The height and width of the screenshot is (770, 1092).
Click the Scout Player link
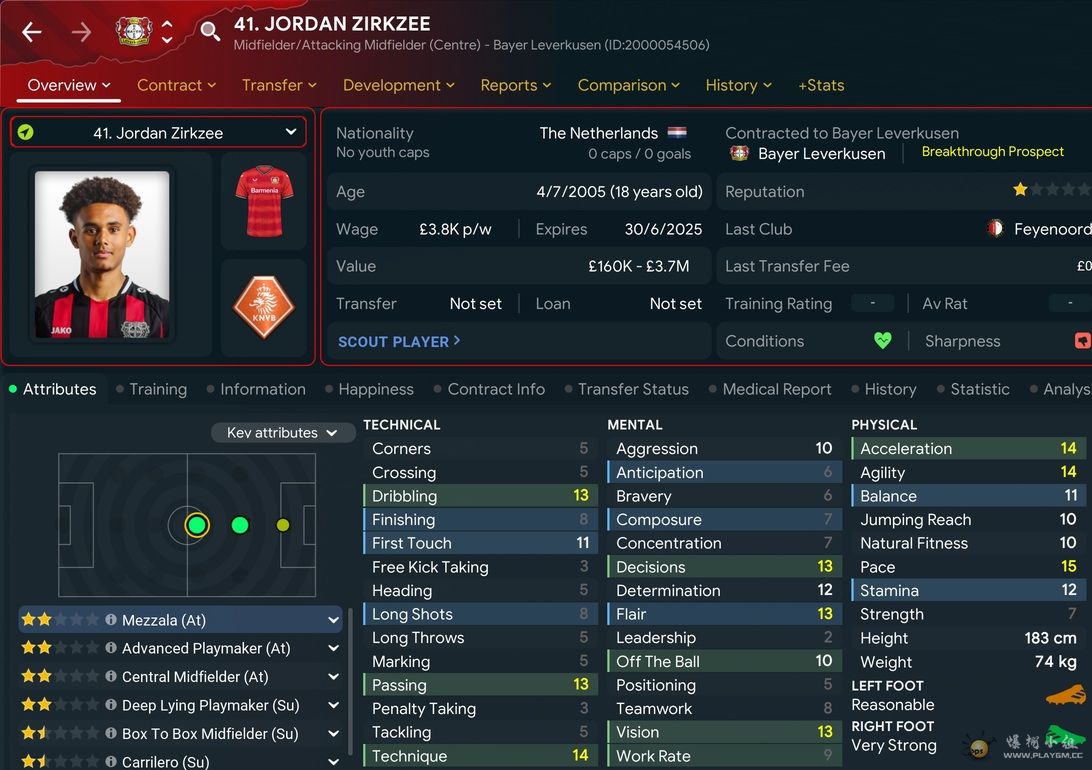(x=399, y=341)
